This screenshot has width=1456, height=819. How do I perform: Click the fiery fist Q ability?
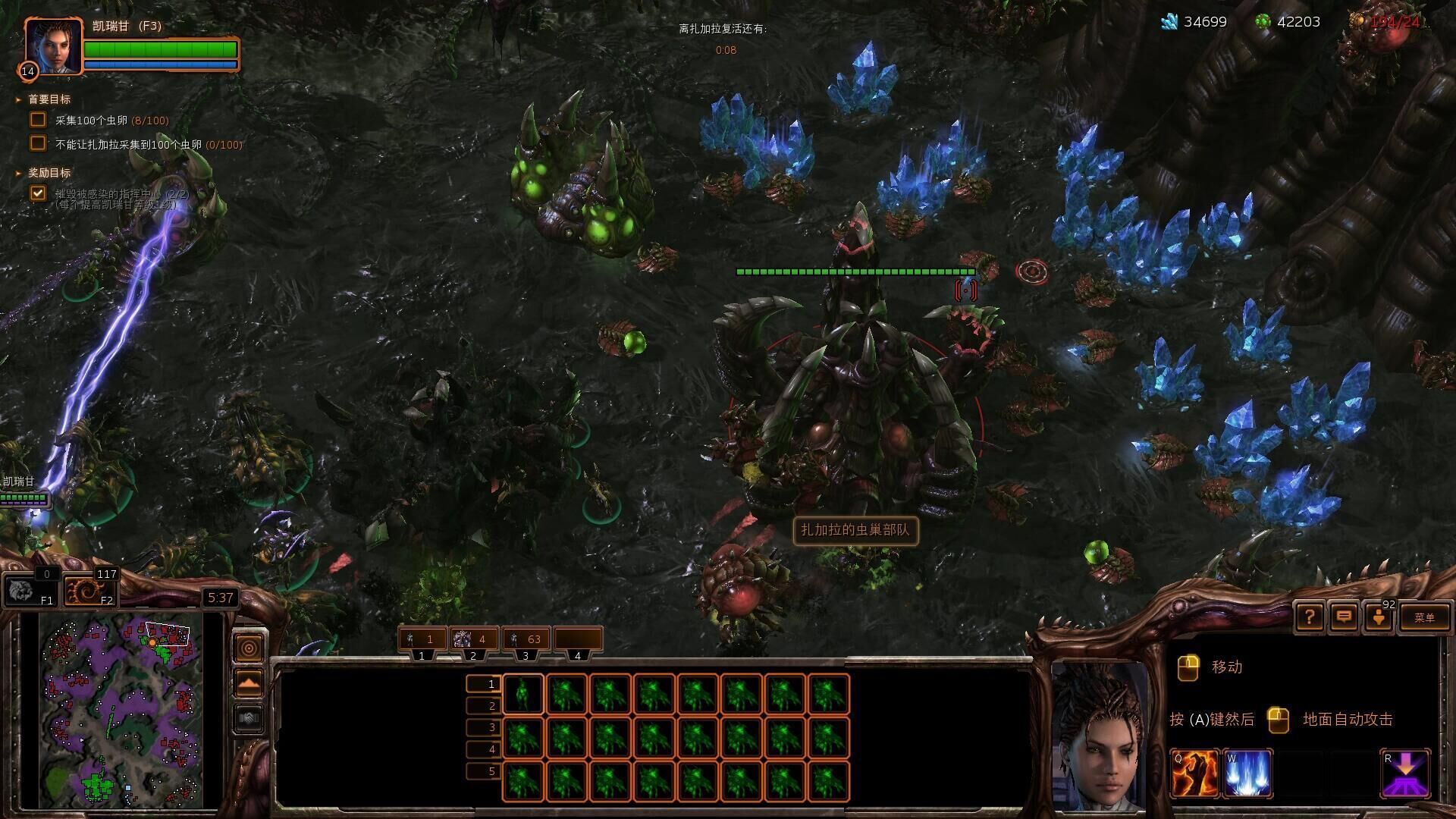point(1194,773)
